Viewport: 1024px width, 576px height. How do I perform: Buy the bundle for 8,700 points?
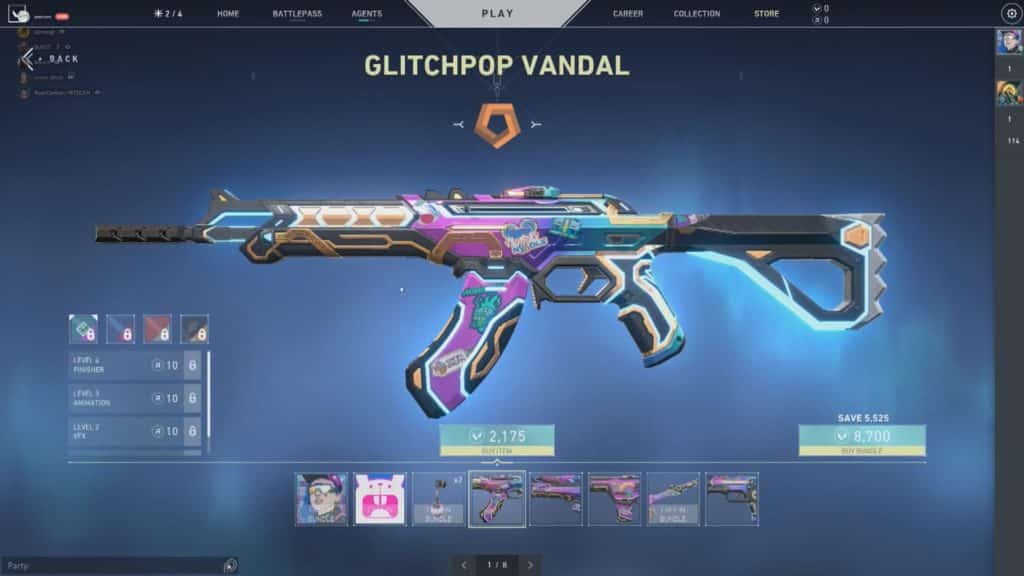[x=861, y=440]
